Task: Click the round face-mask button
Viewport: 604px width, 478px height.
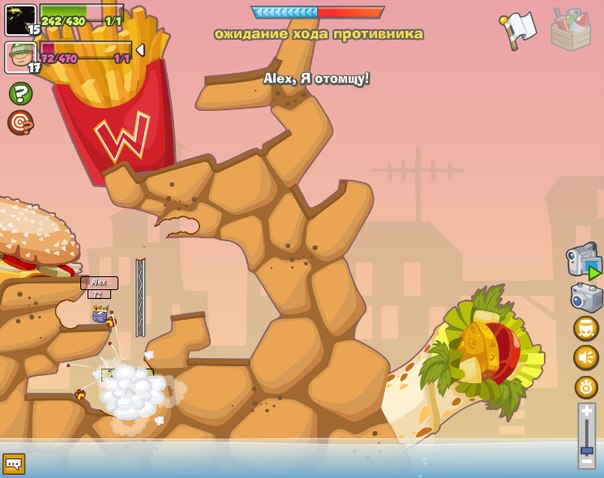Action: pyautogui.click(x=585, y=328)
